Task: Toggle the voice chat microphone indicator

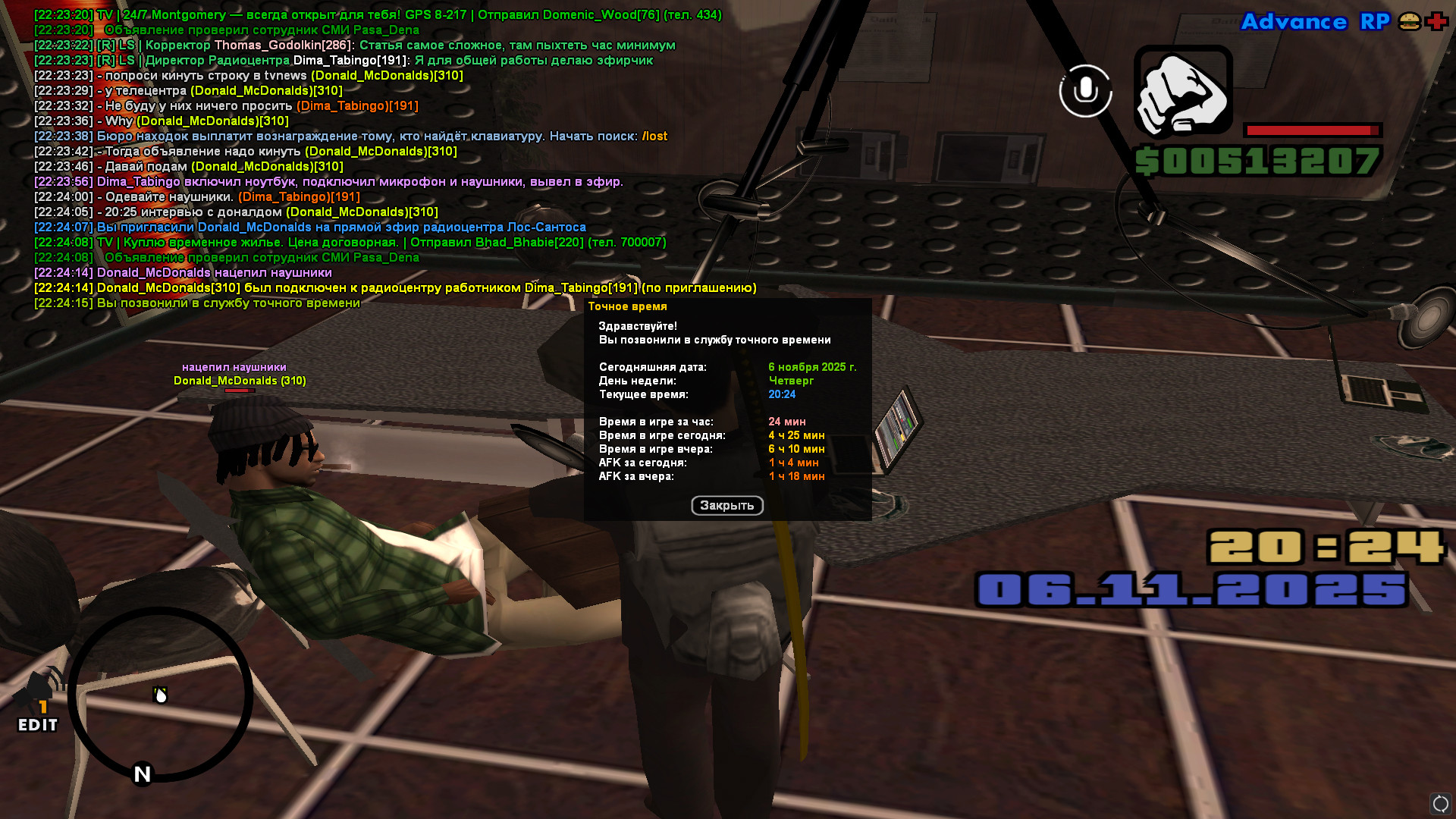Action: pos(1084,91)
